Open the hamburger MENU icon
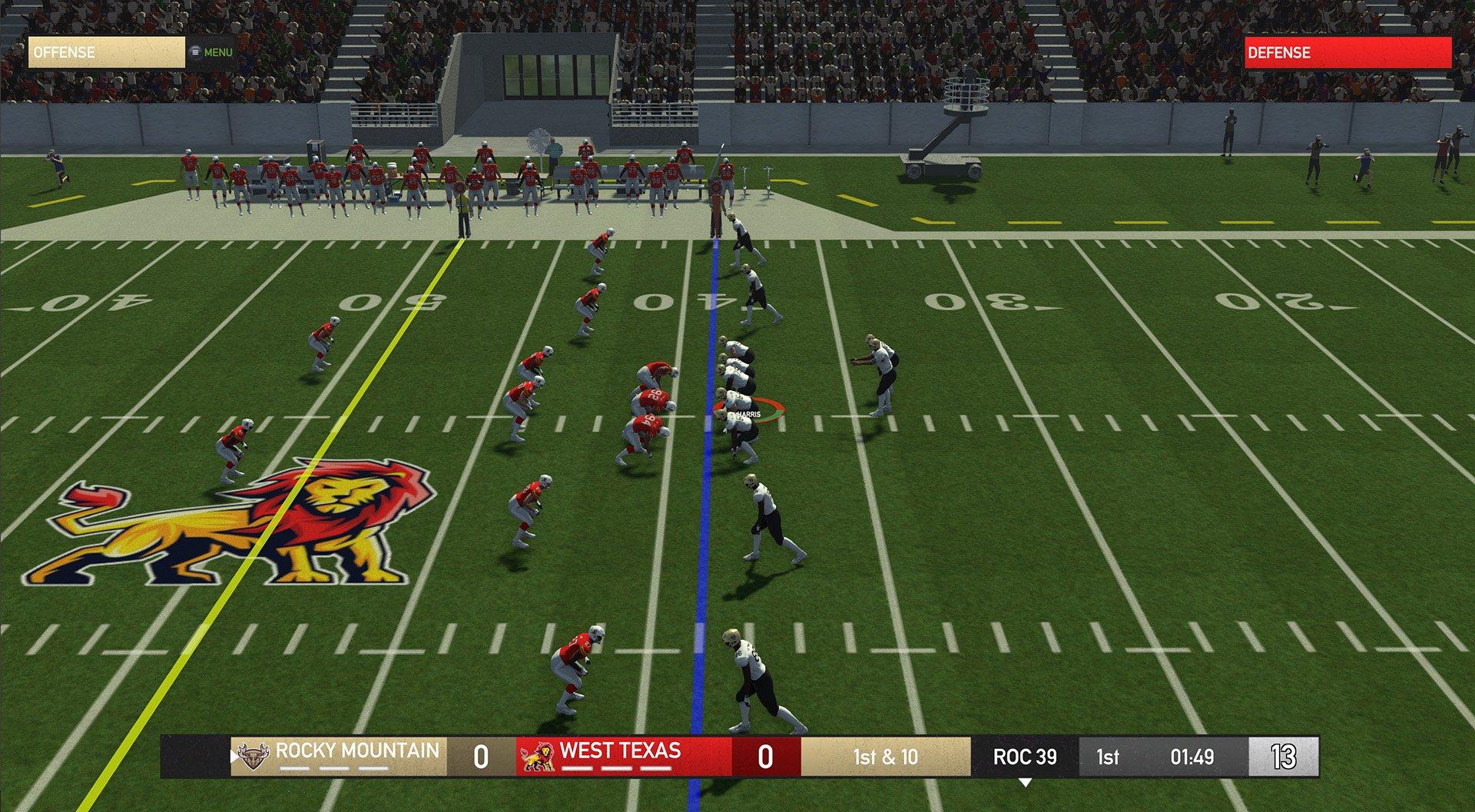 click(195, 52)
